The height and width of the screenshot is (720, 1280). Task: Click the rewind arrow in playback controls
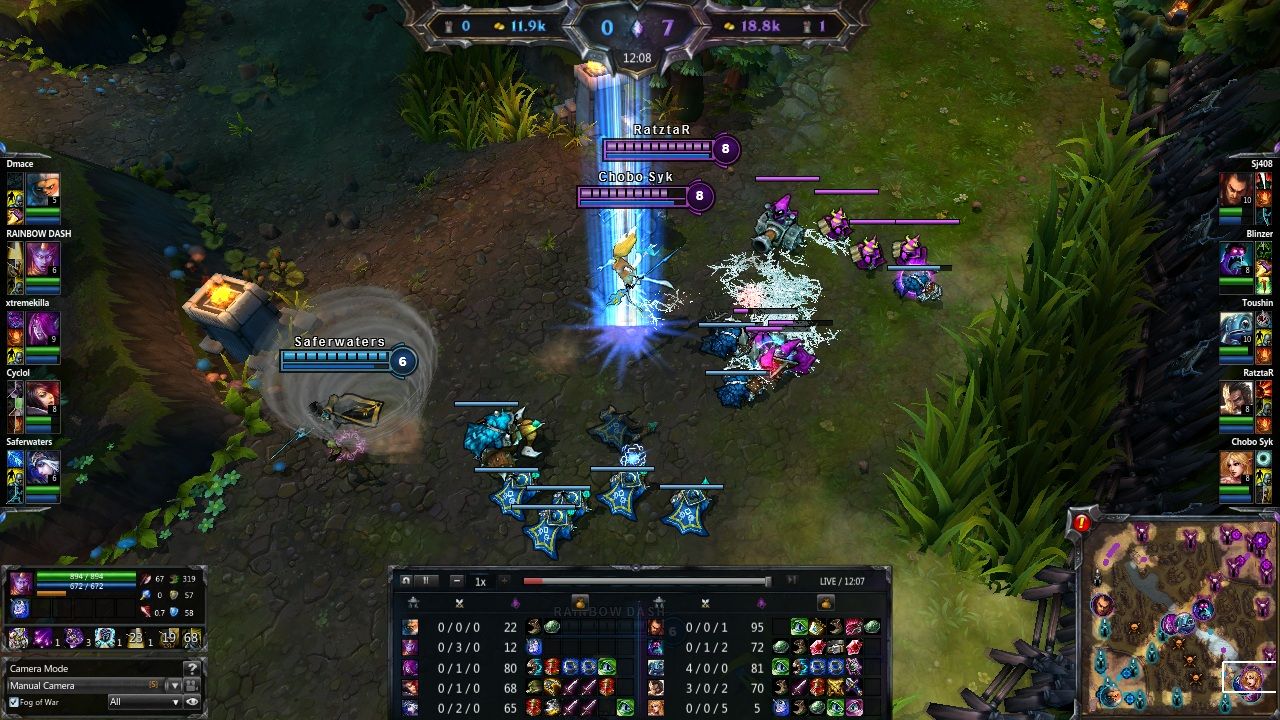[x=406, y=580]
